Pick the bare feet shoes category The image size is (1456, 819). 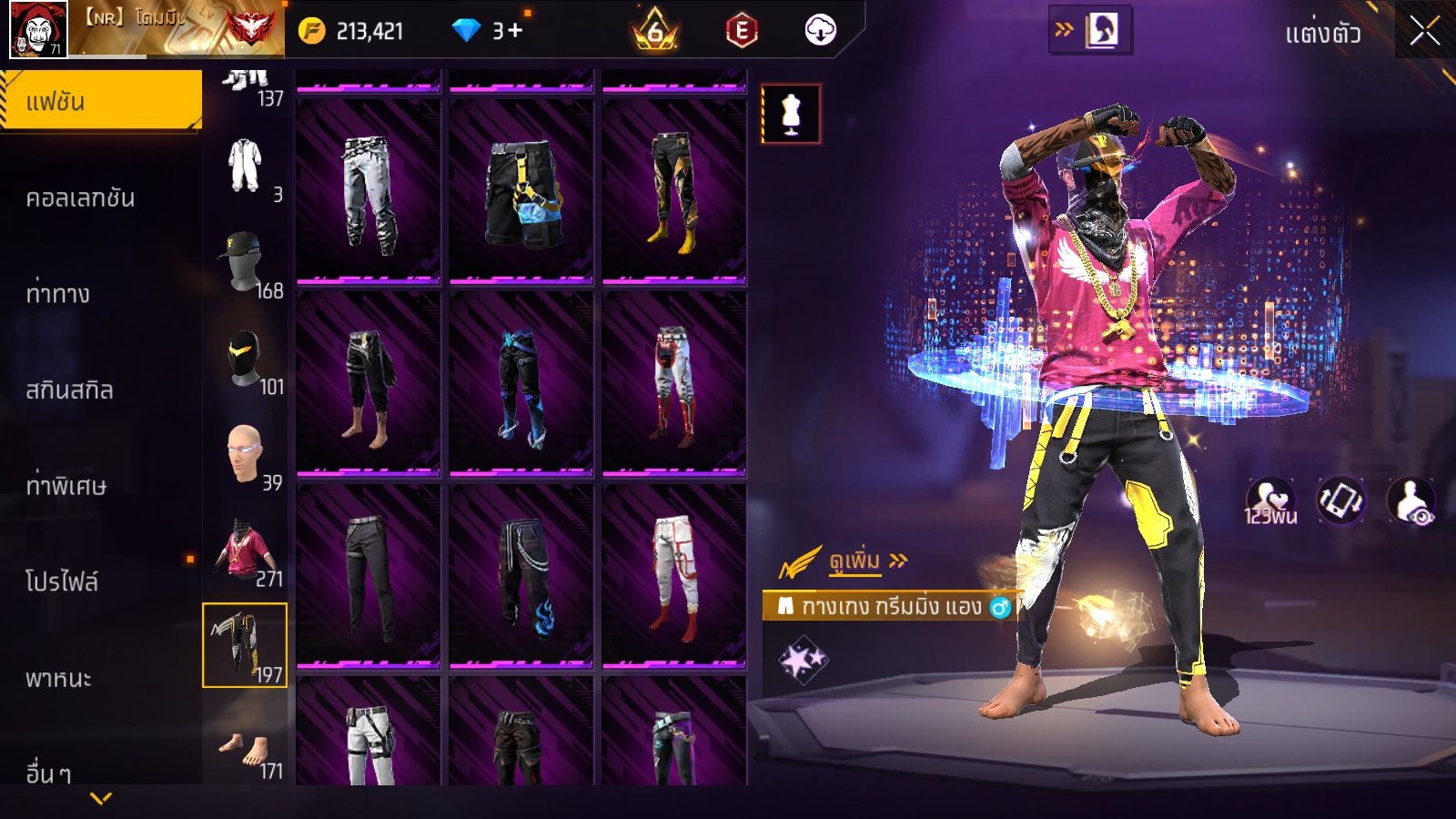pos(245,746)
